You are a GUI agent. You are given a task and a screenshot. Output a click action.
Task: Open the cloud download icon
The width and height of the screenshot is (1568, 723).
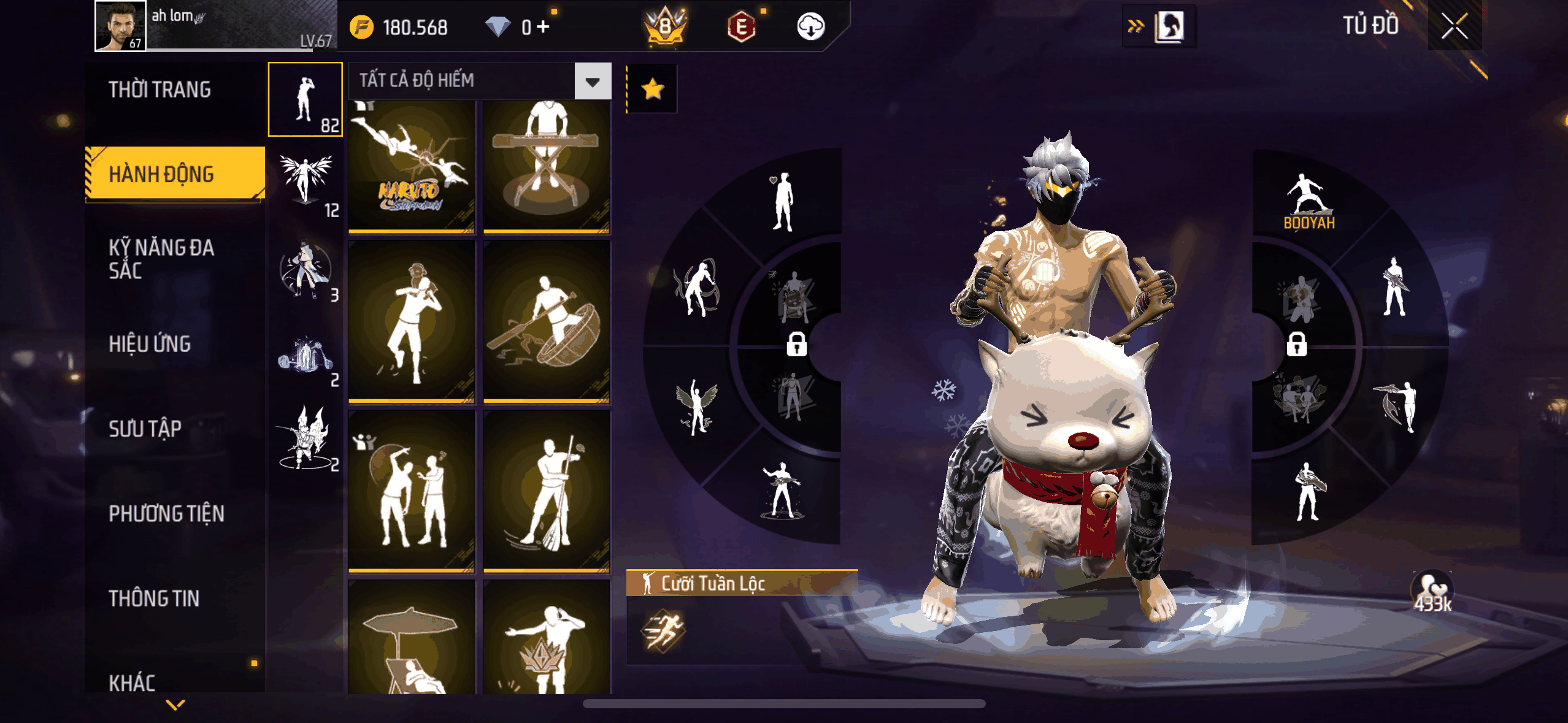coord(810,27)
